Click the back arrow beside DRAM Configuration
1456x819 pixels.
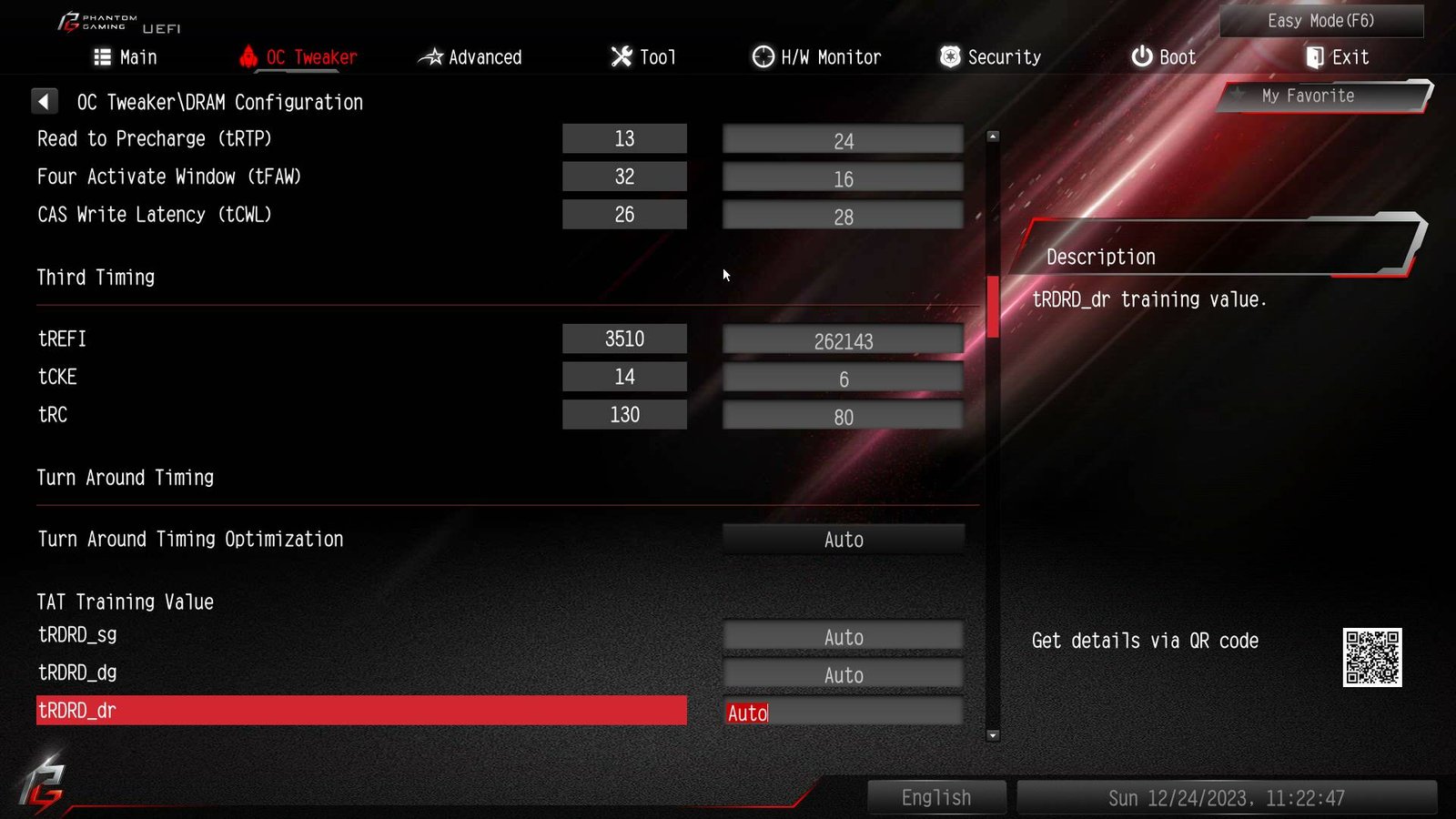click(44, 101)
